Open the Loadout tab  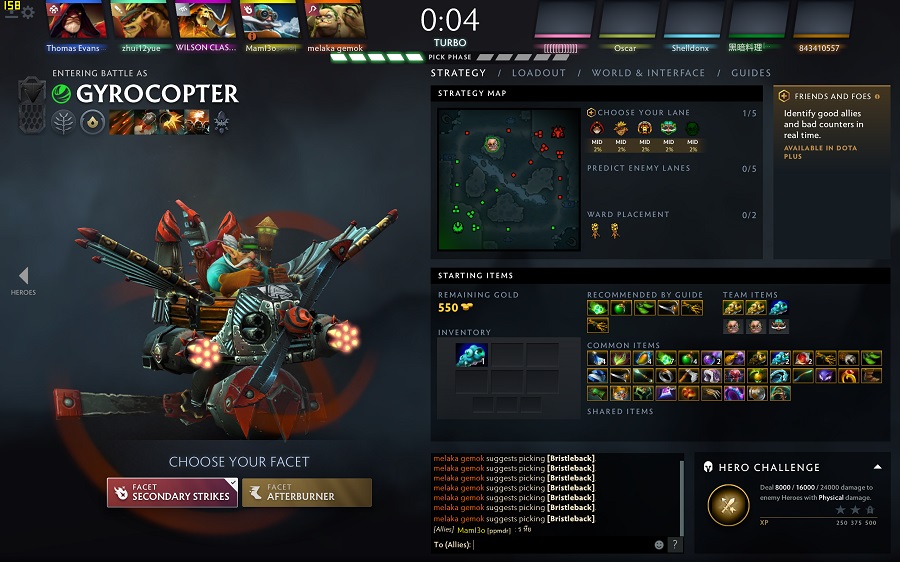click(x=539, y=73)
